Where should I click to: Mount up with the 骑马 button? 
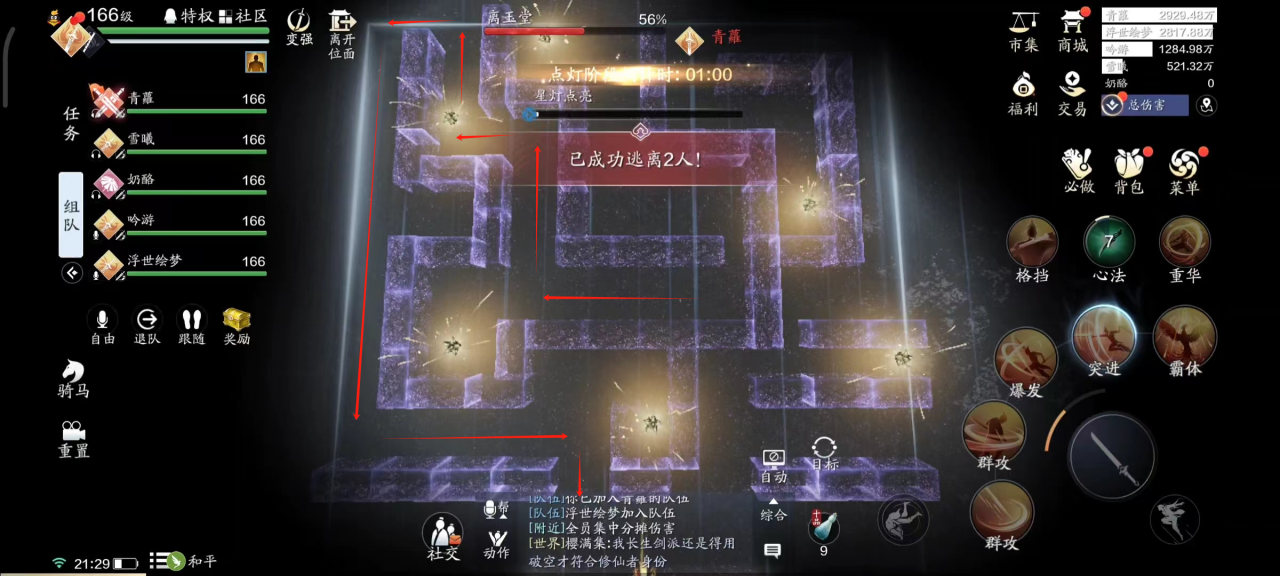click(73, 378)
